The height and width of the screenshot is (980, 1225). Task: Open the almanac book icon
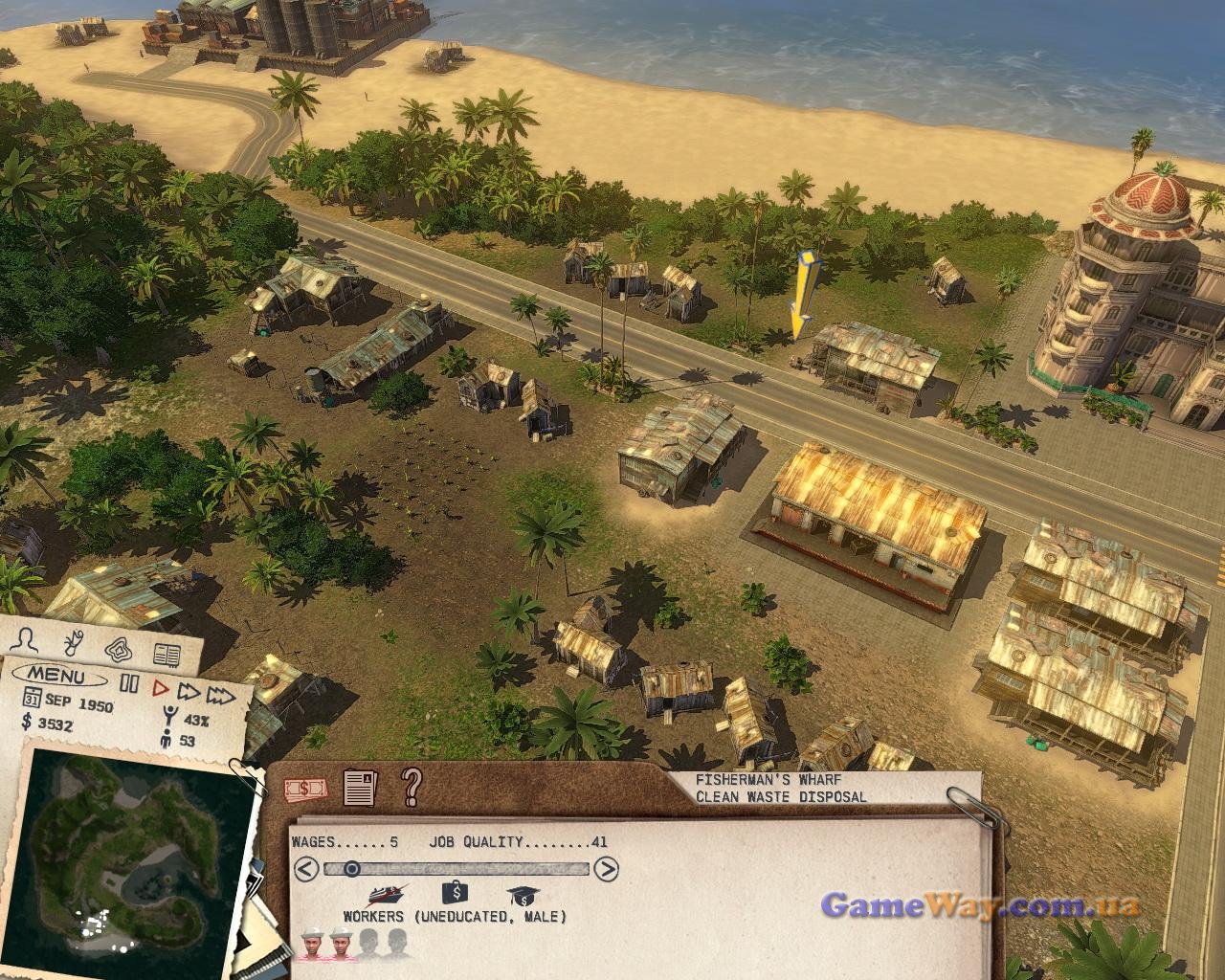click(167, 656)
